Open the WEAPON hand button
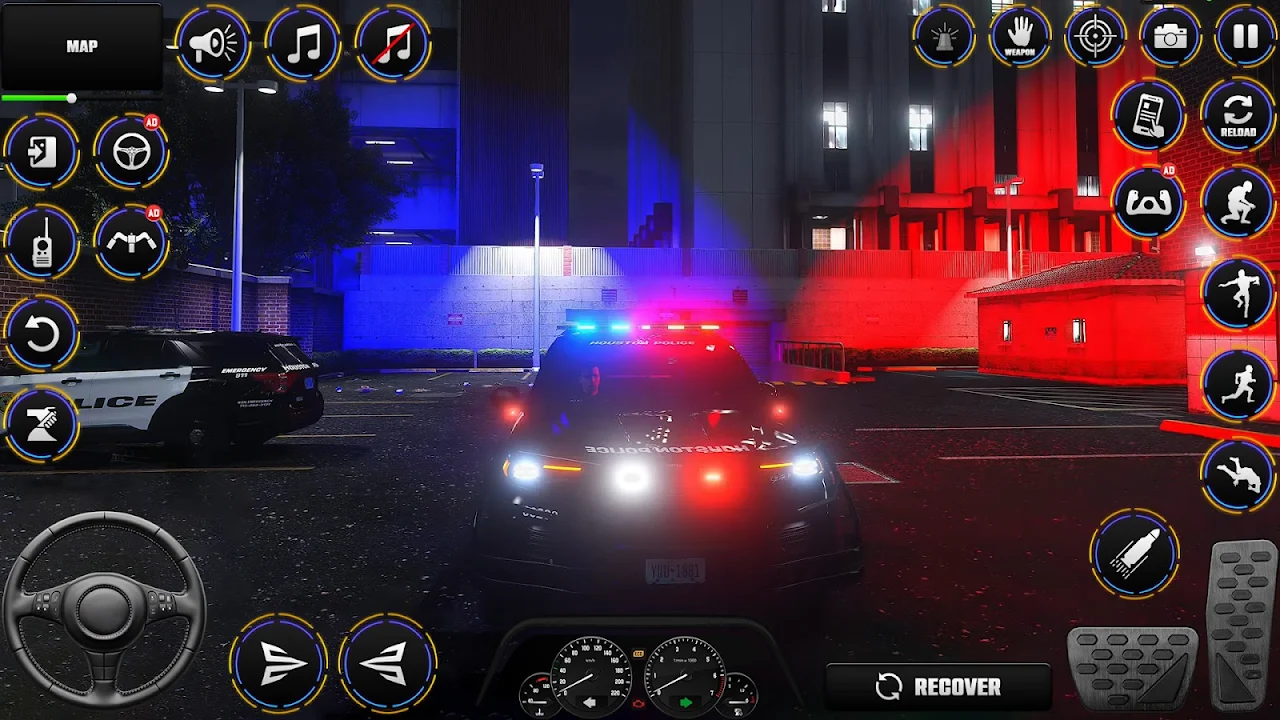Viewport: 1280px width, 720px height. 1019,37
